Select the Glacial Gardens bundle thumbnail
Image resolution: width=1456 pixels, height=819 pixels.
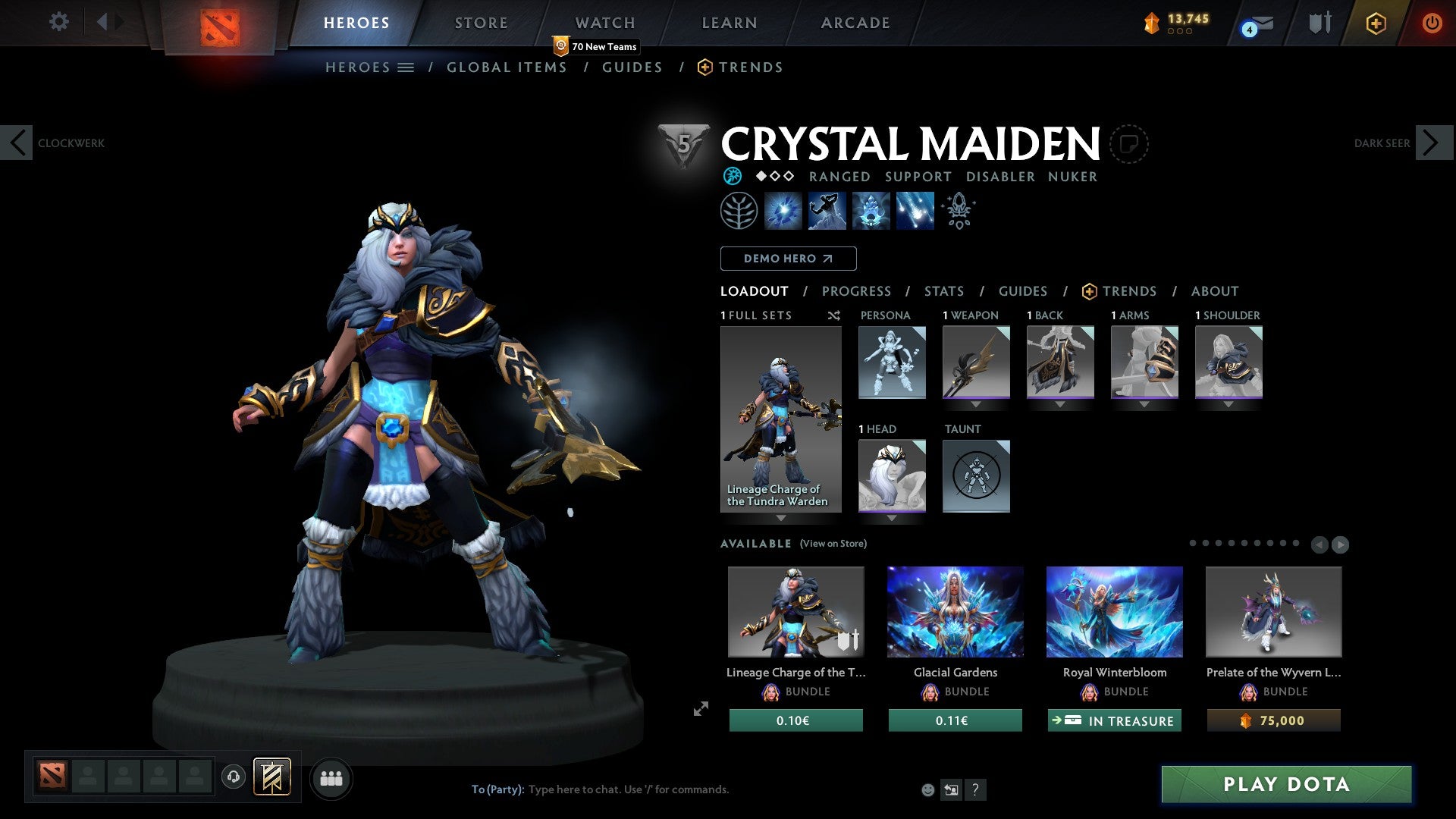[x=955, y=611]
